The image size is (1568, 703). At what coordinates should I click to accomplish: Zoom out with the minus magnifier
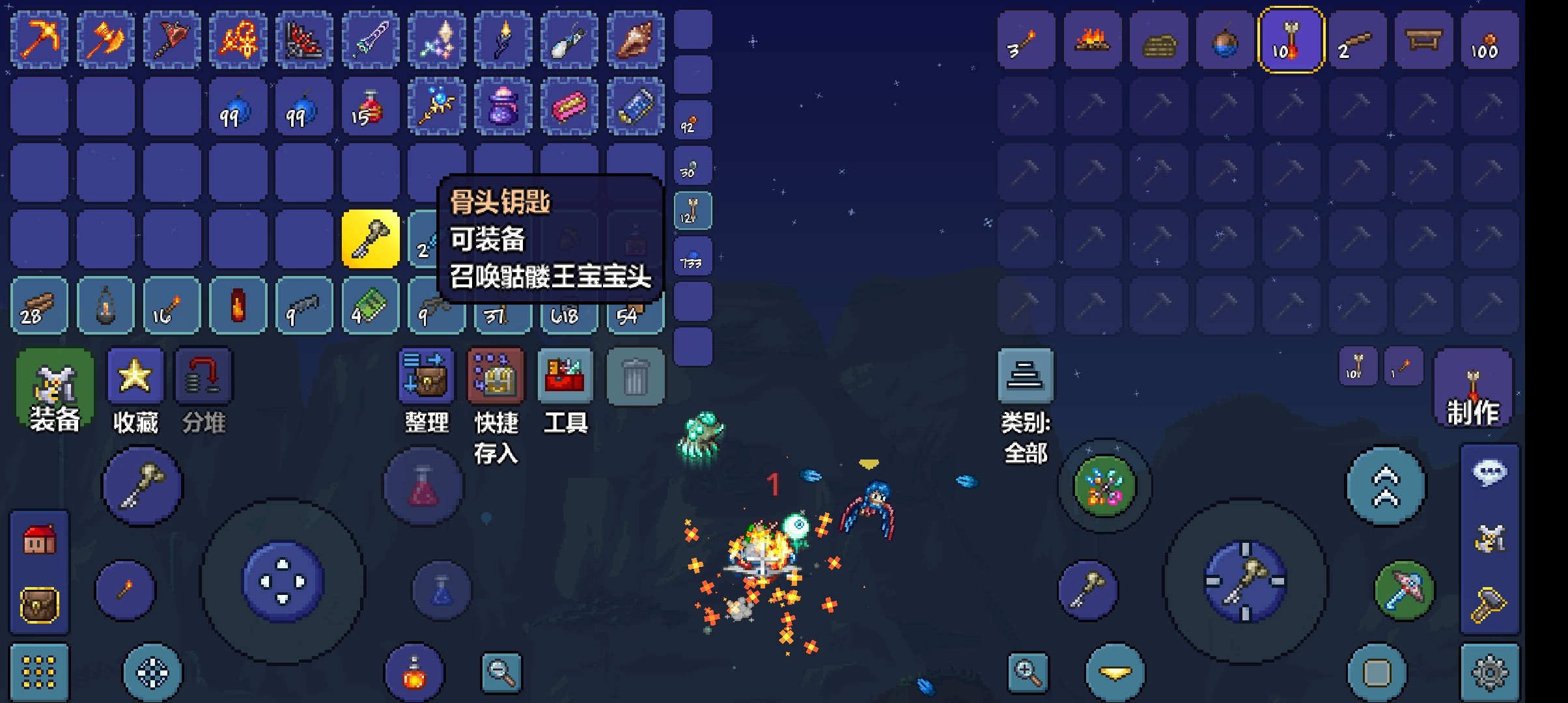coord(501,672)
